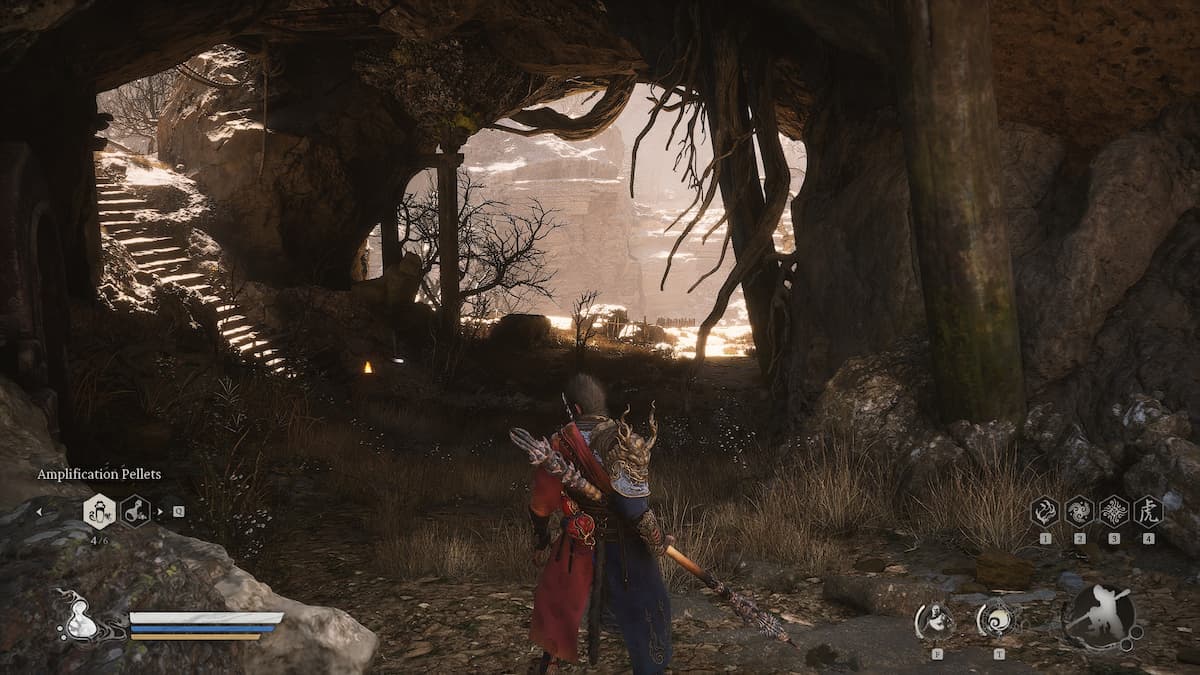The width and height of the screenshot is (1200, 675).
Task: Activate the swirling spiral spell in slot 2
Action: pyautogui.click(x=1079, y=511)
